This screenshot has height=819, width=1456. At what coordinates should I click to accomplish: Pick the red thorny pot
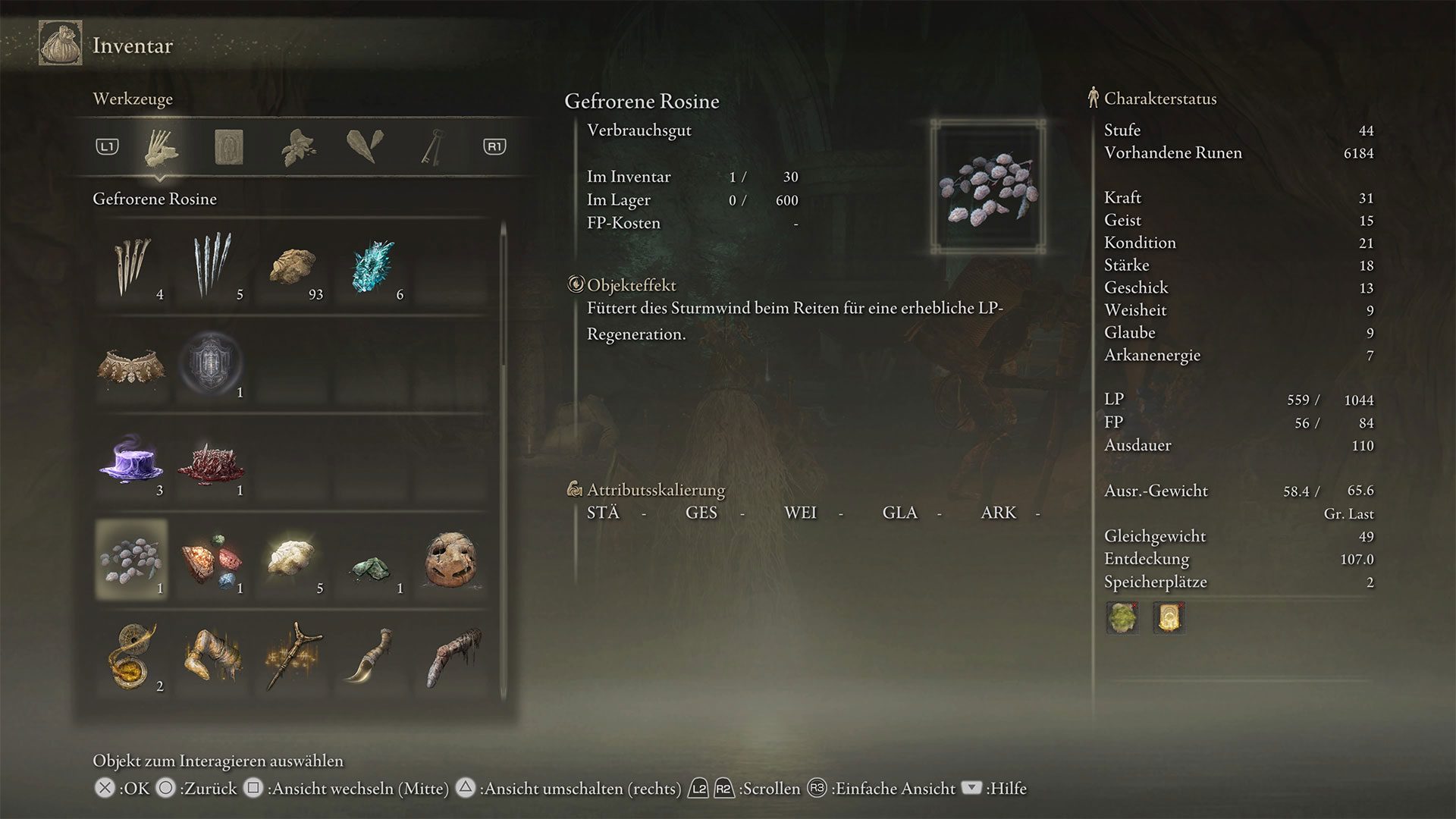pyautogui.click(x=212, y=463)
